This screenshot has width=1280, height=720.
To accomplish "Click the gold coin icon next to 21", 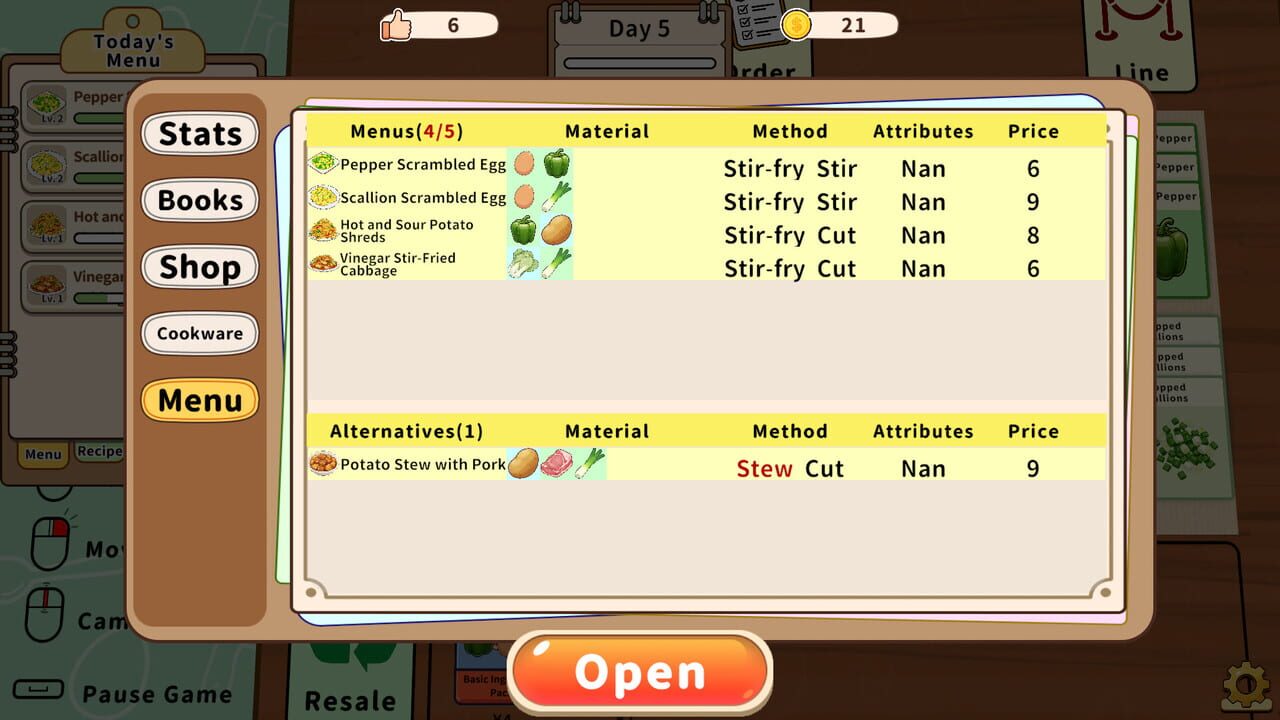I will pos(795,25).
